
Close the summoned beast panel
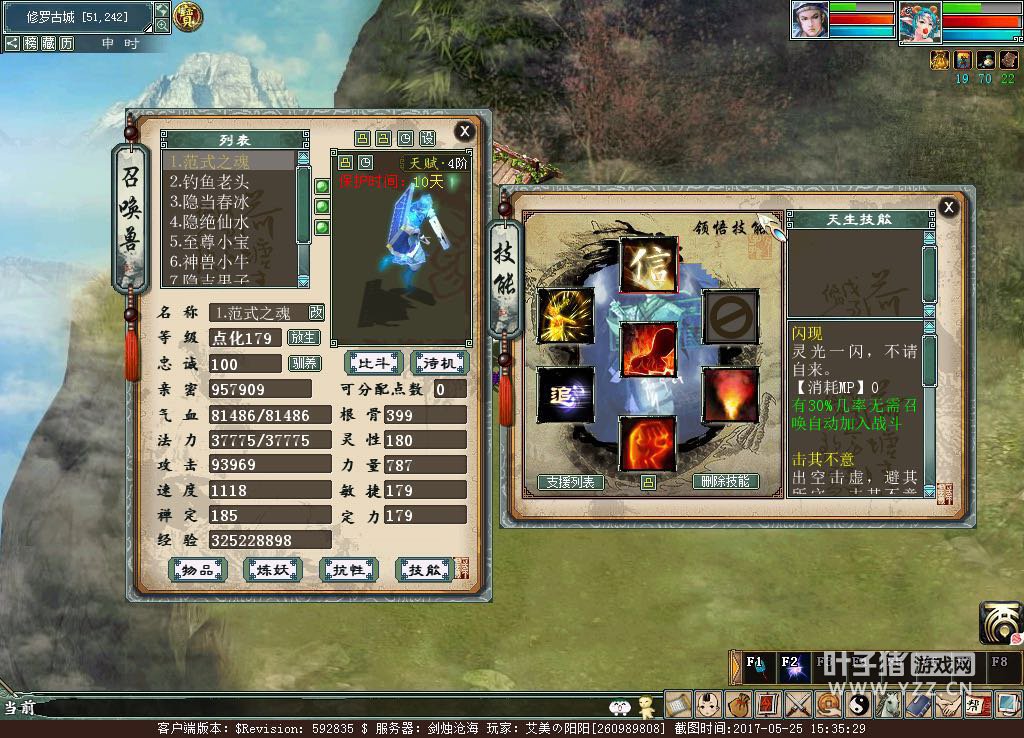click(x=464, y=131)
